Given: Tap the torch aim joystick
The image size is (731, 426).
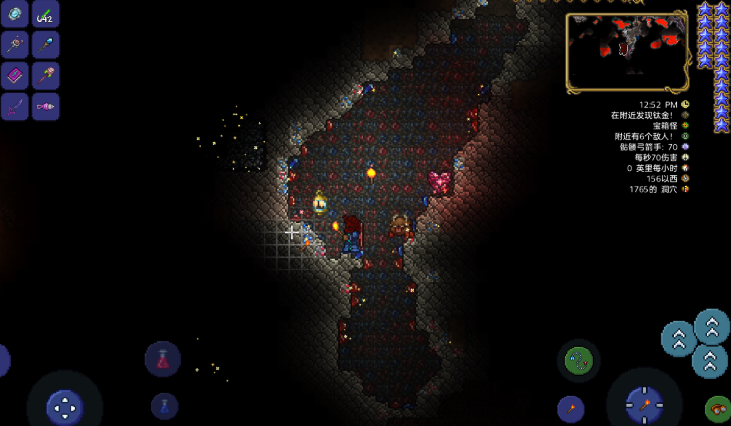Looking at the screenshot, I should point(644,403).
